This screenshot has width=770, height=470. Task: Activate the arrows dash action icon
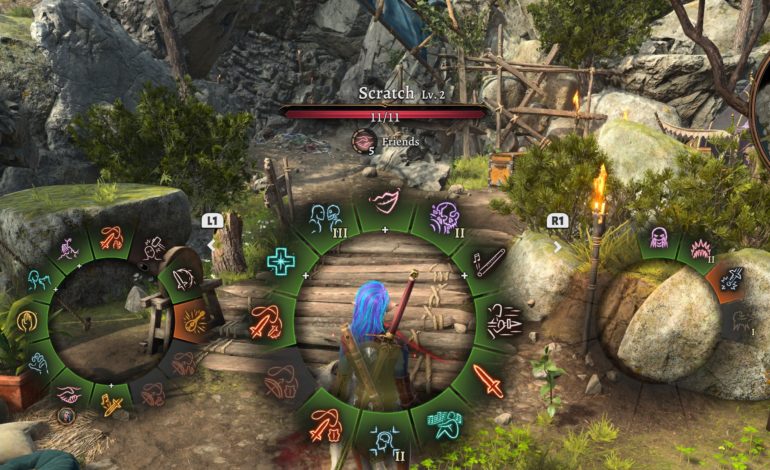(x=502, y=321)
